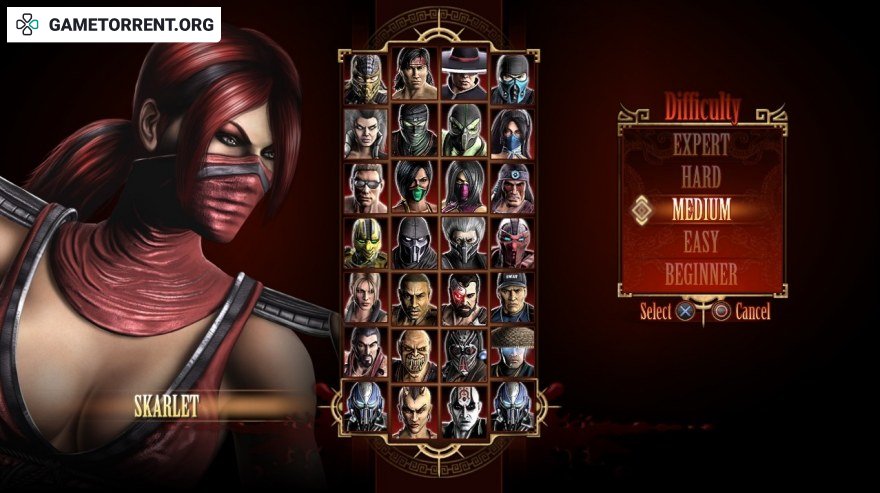This screenshot has width=880, height=493.
Task: Select Jade's green-masked portrait
Action: tap(415, 187)
